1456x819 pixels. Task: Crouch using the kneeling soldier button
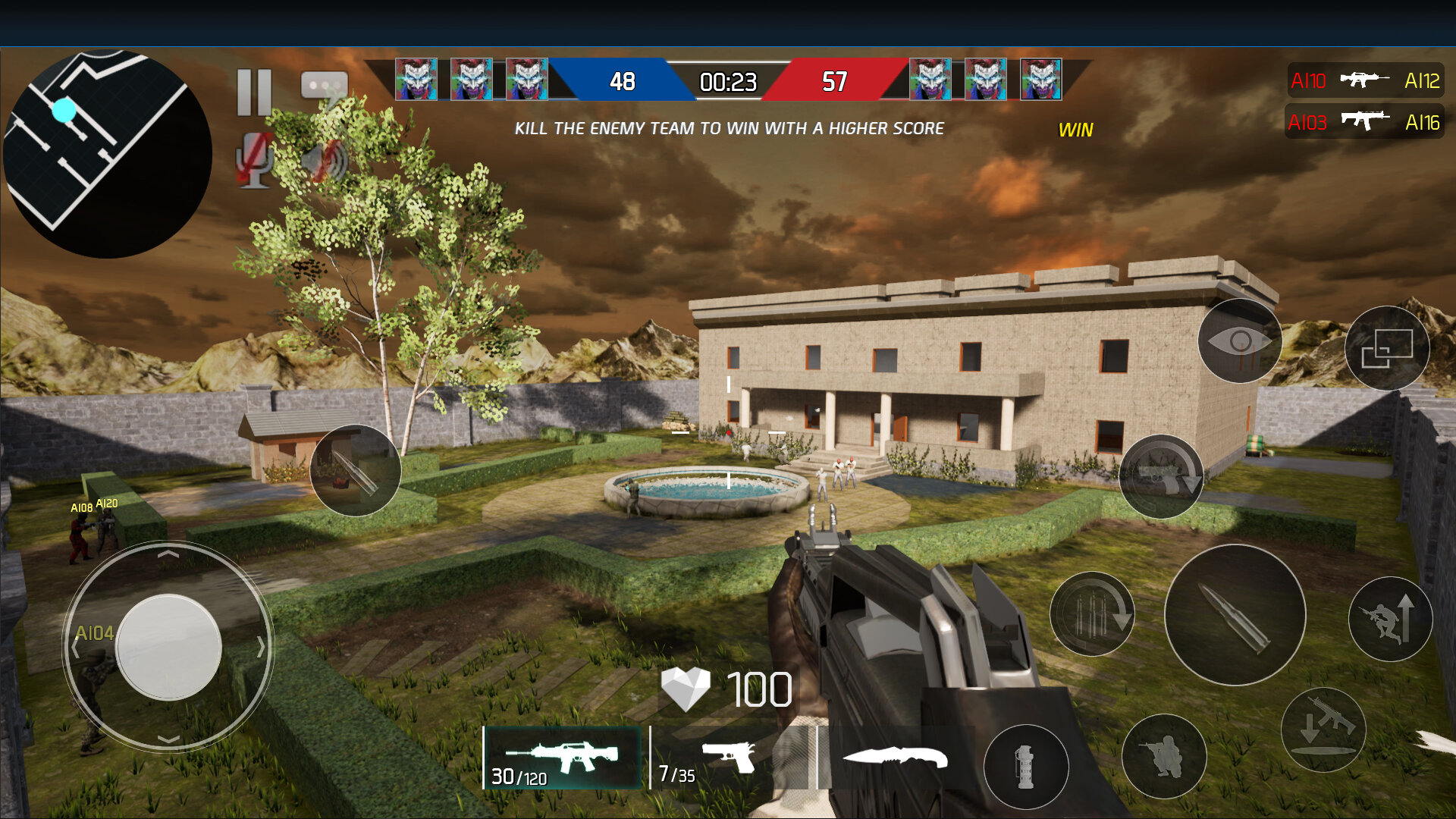click(x=1163, y=756)
